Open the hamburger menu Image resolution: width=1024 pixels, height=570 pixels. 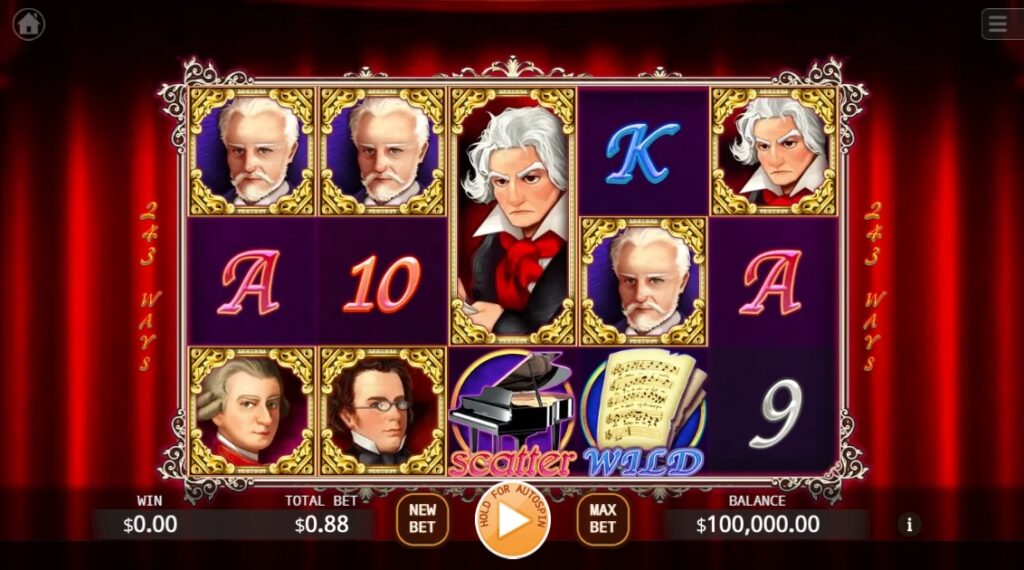pyautogui.click(x=1000, y=23)
